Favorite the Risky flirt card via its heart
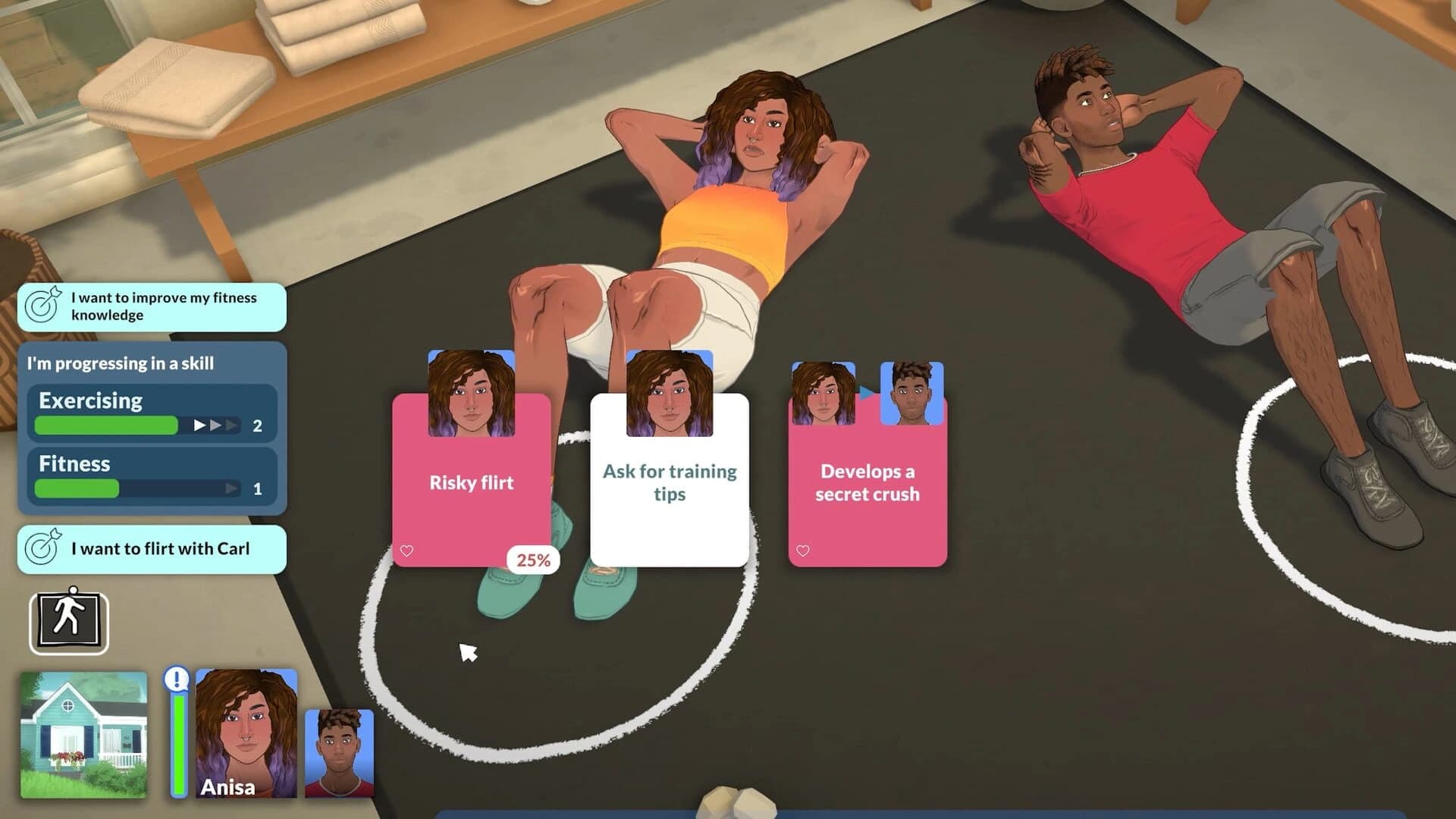The height and width of the screenshot is (819, 1456). 407,551
